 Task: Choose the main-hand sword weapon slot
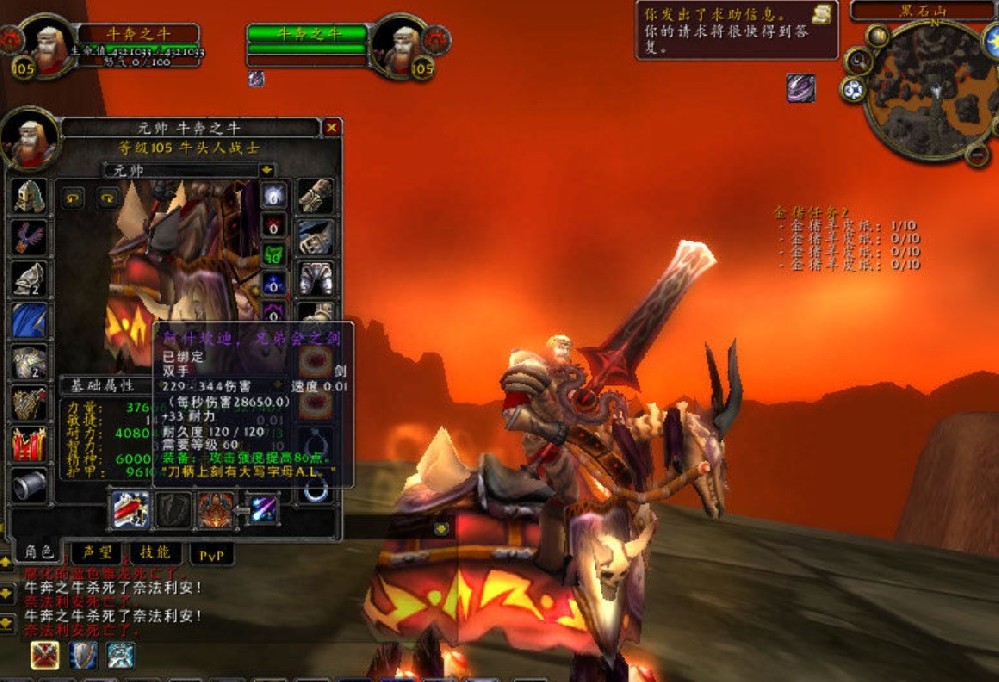click(129, 509)
